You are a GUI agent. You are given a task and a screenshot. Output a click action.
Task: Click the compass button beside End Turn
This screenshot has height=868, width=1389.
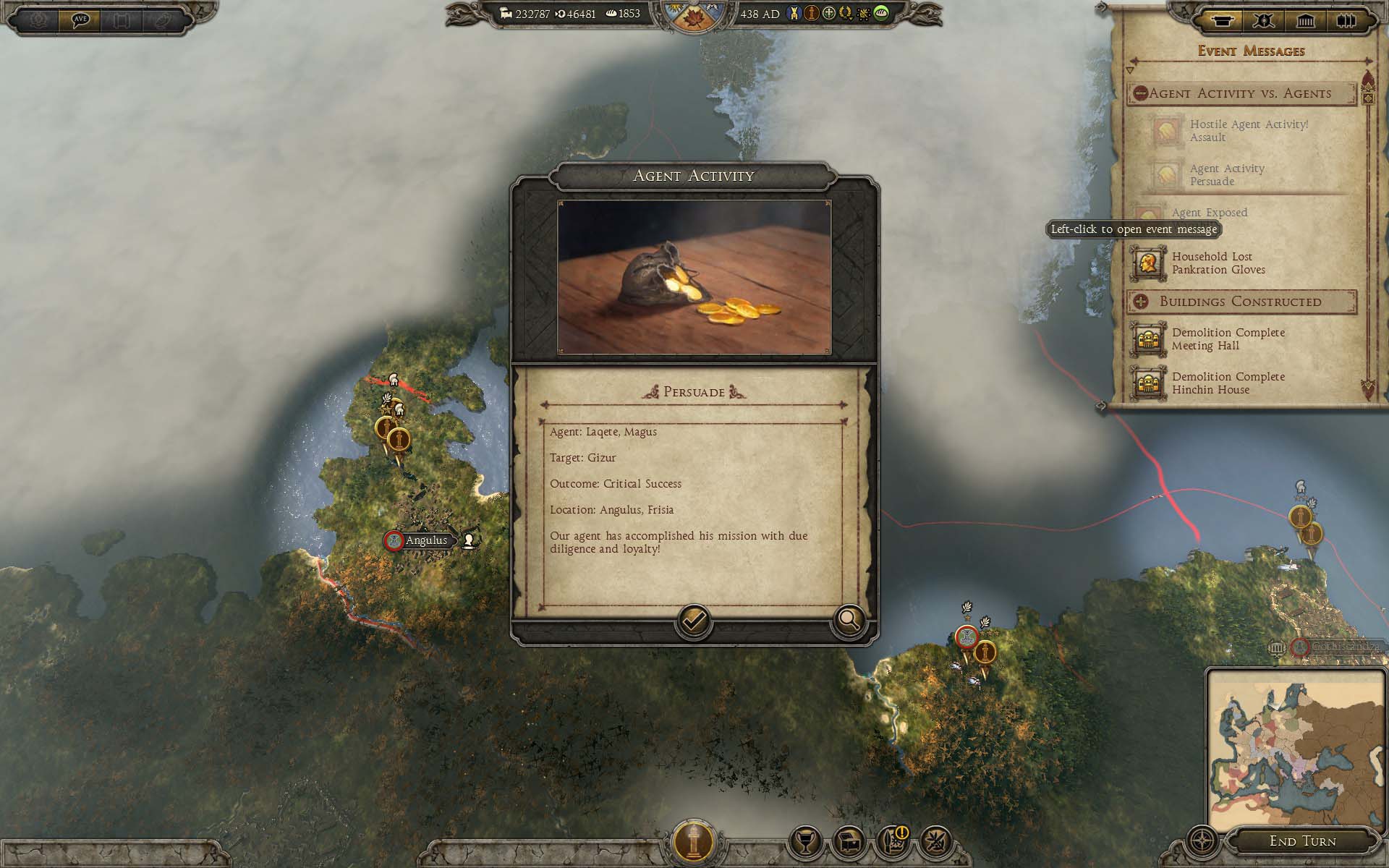point(1202,843)
